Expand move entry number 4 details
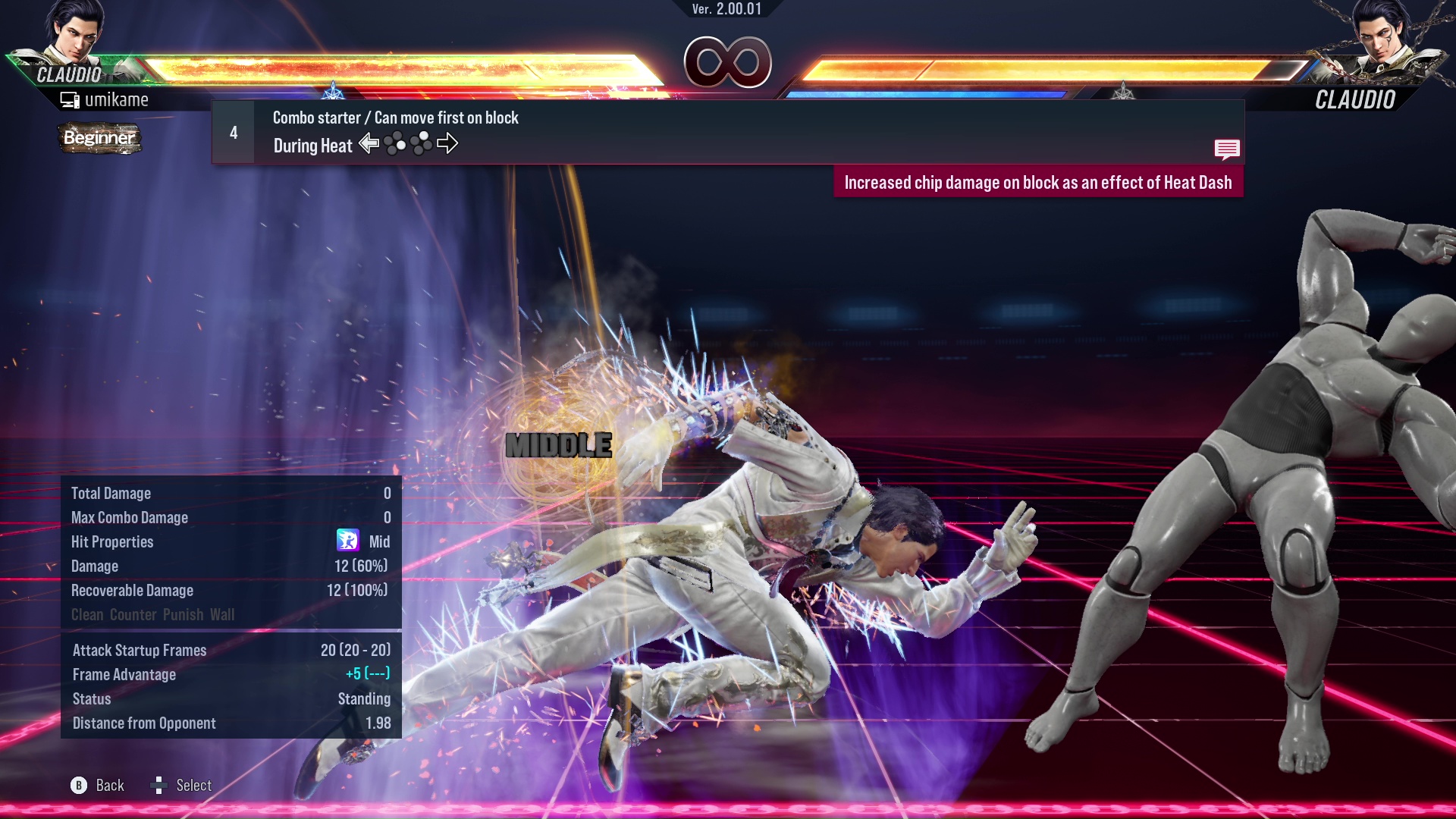1456x819 pixels. click(232, 132)
